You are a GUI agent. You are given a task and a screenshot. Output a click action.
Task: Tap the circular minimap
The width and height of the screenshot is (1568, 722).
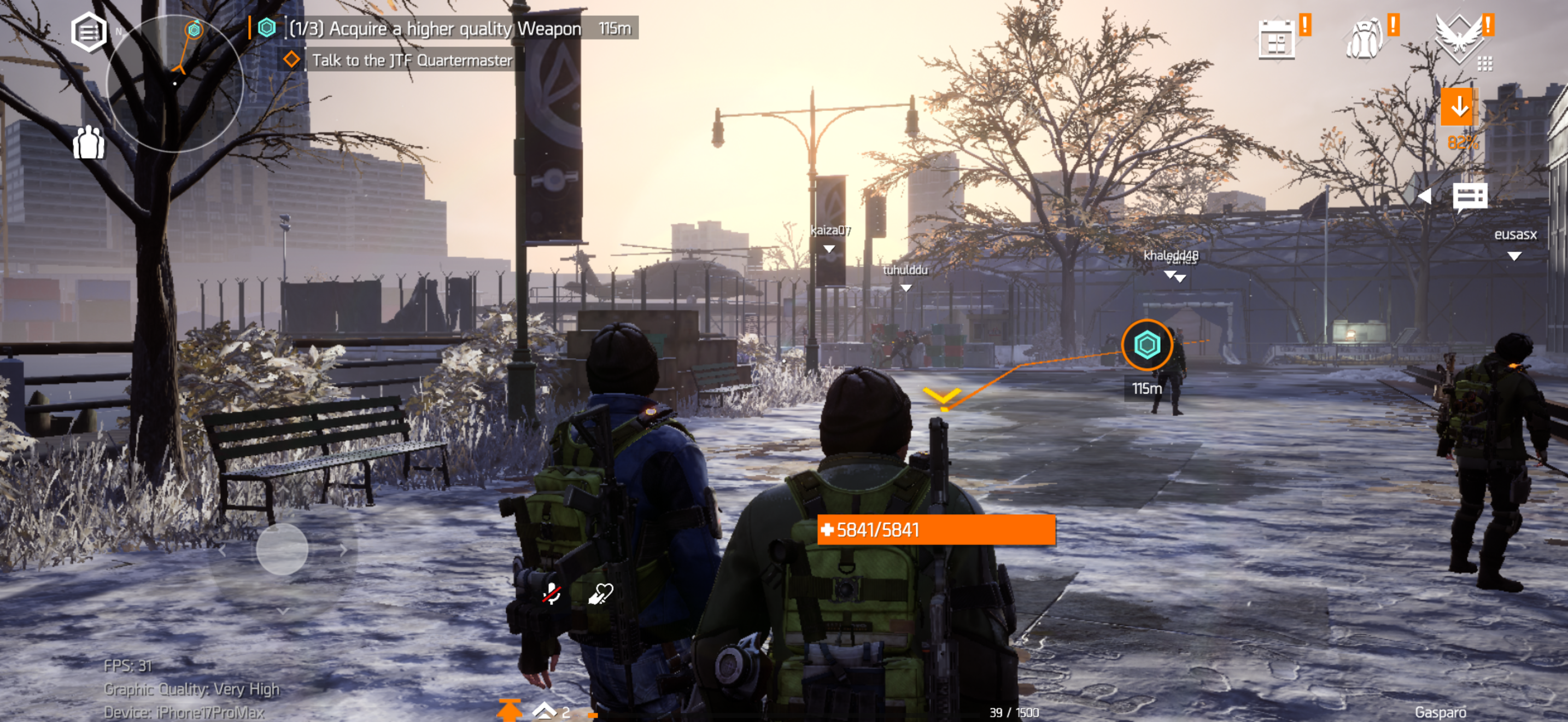(175, 83)
